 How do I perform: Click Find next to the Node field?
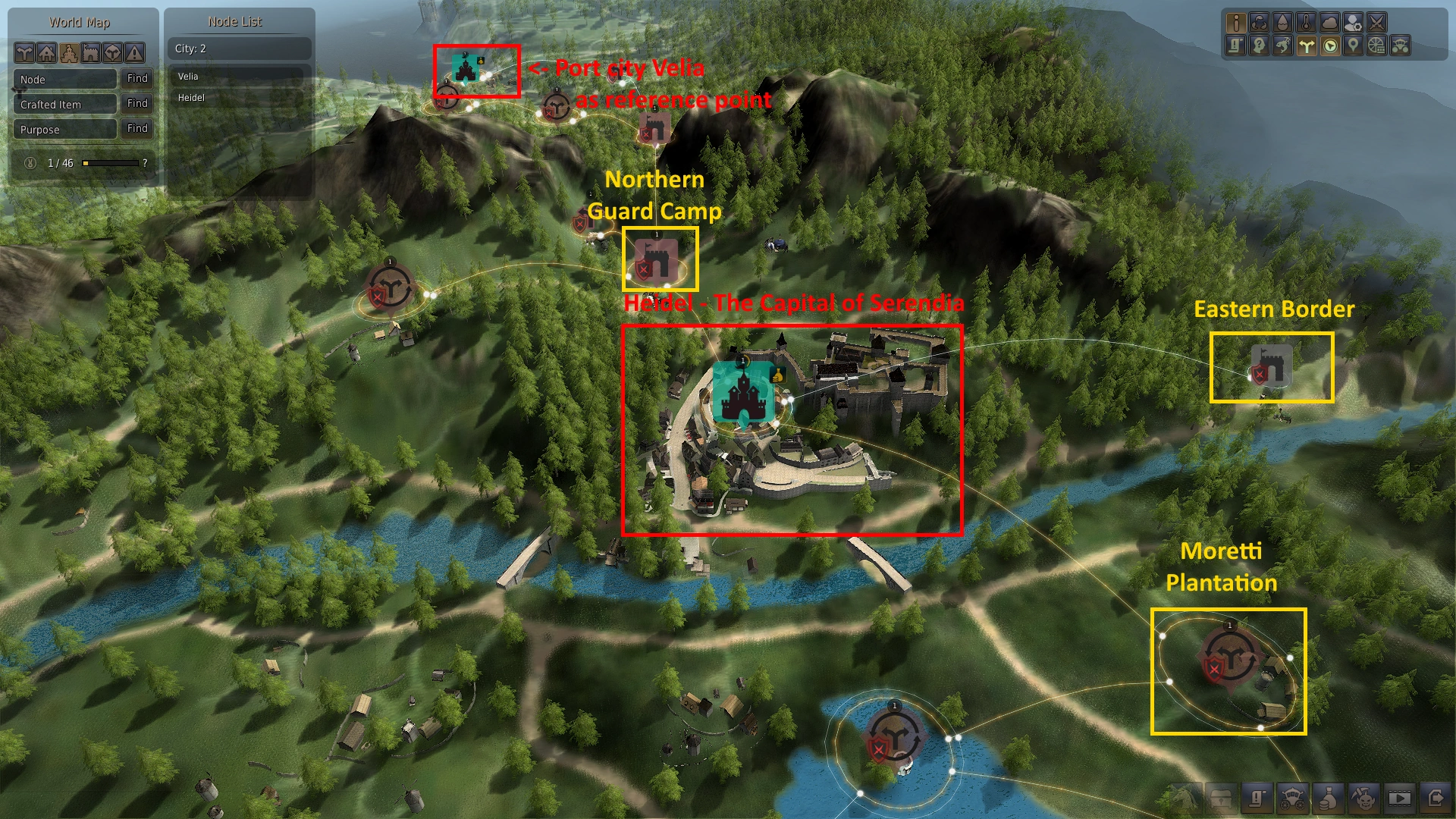(x=136, y=79)
